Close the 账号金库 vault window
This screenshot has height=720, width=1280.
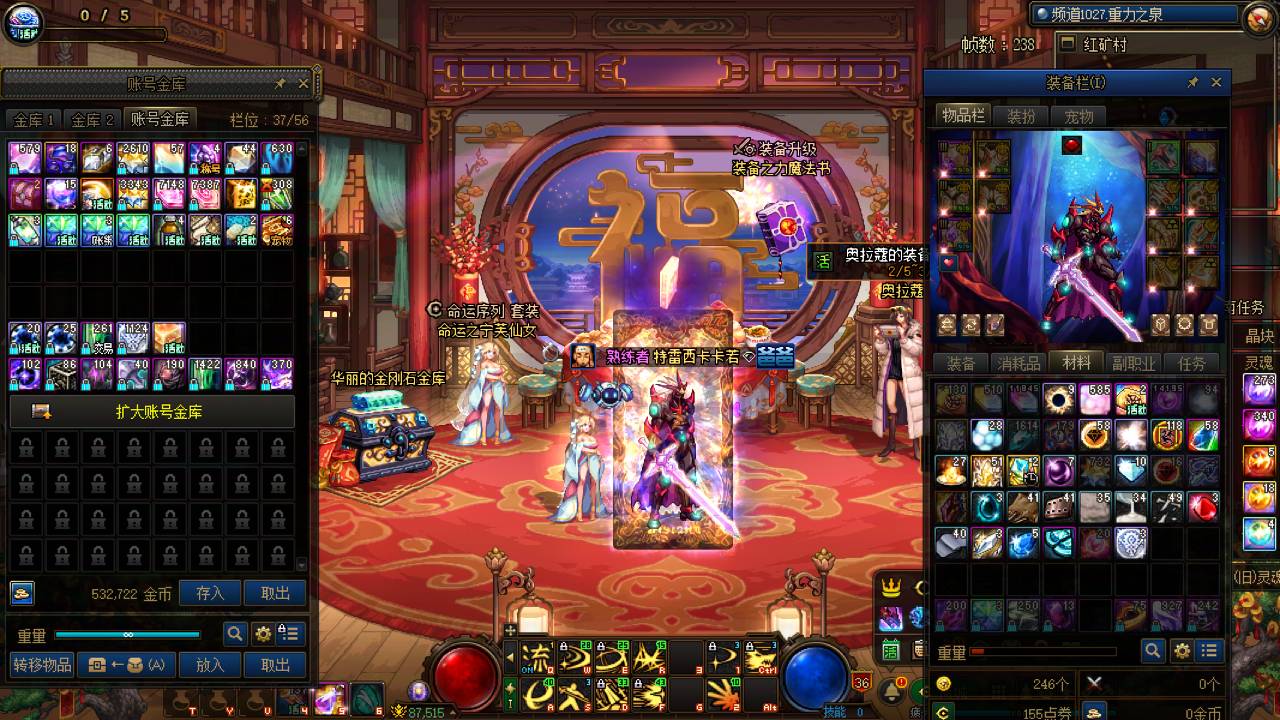coord(303,84)
